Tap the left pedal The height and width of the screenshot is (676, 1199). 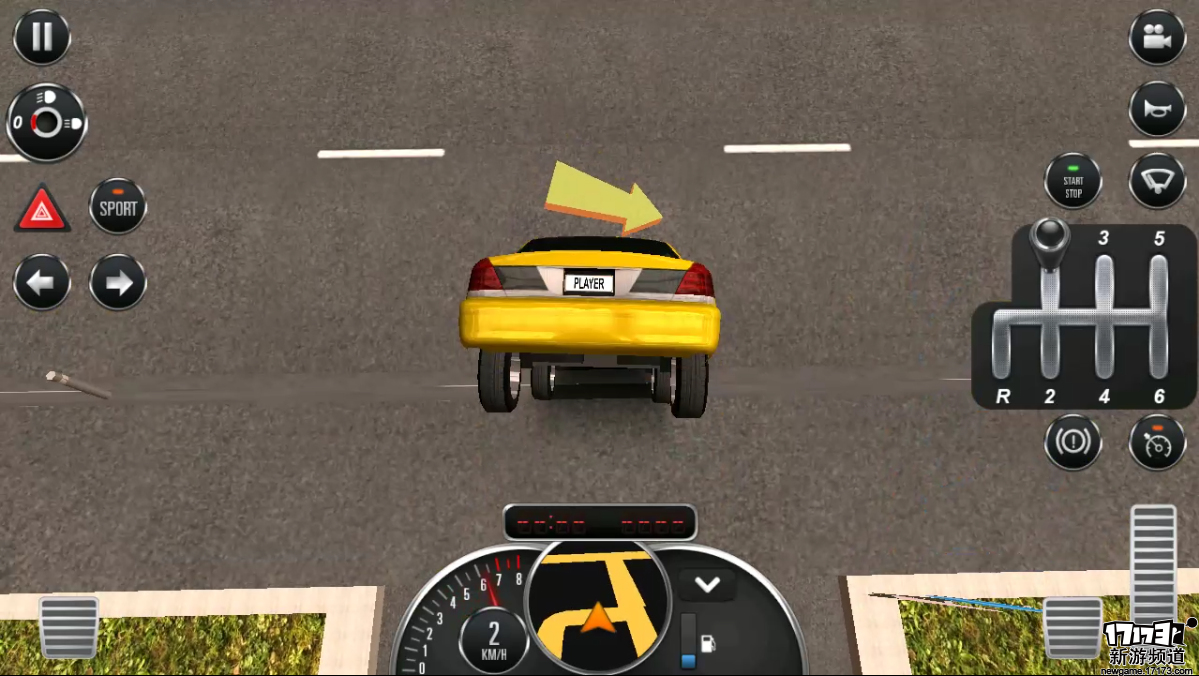69,627
